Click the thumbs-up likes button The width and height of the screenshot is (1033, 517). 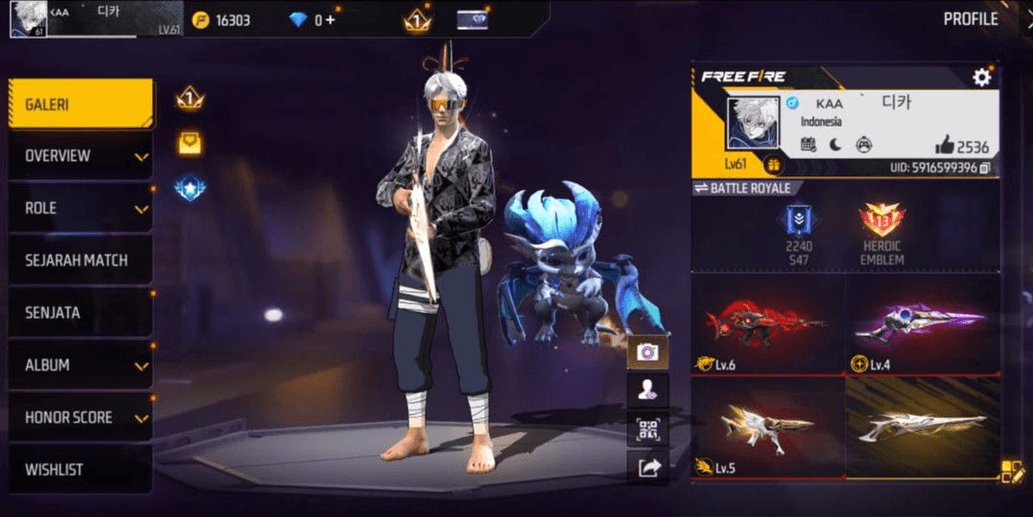pyautogui.click(x=943, y=146)
